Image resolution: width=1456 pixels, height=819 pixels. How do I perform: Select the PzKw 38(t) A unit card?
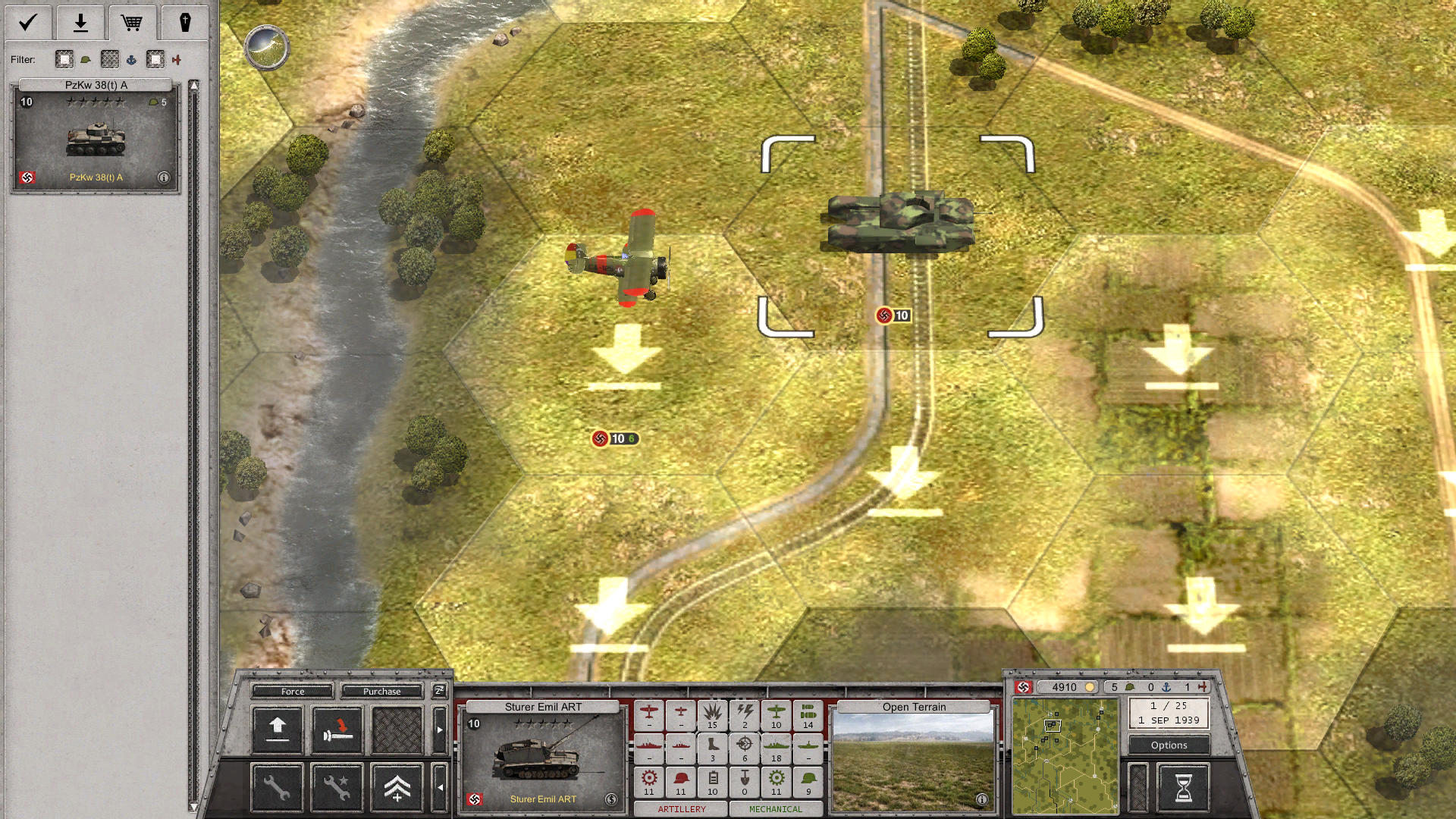(x=96, y=136)
